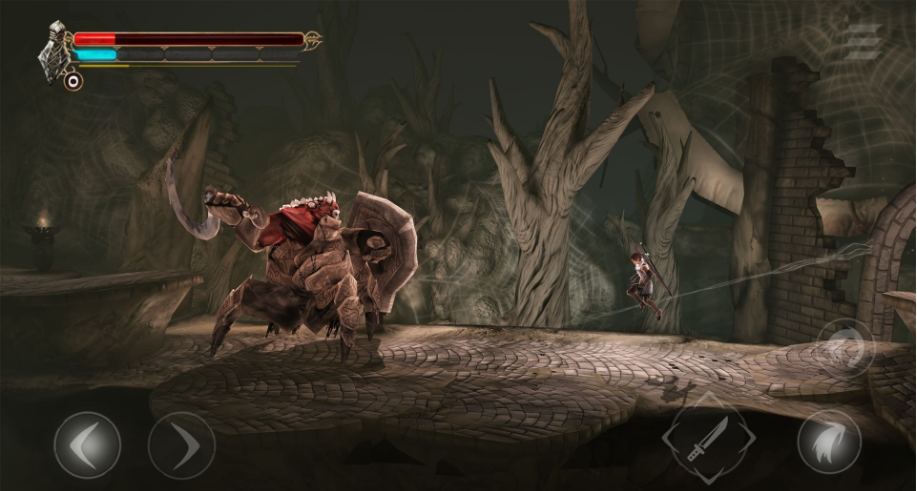This screenshot has height=491, width=917.
Task: Tap the left arrow movement button
Action: (x=87, y=445)
